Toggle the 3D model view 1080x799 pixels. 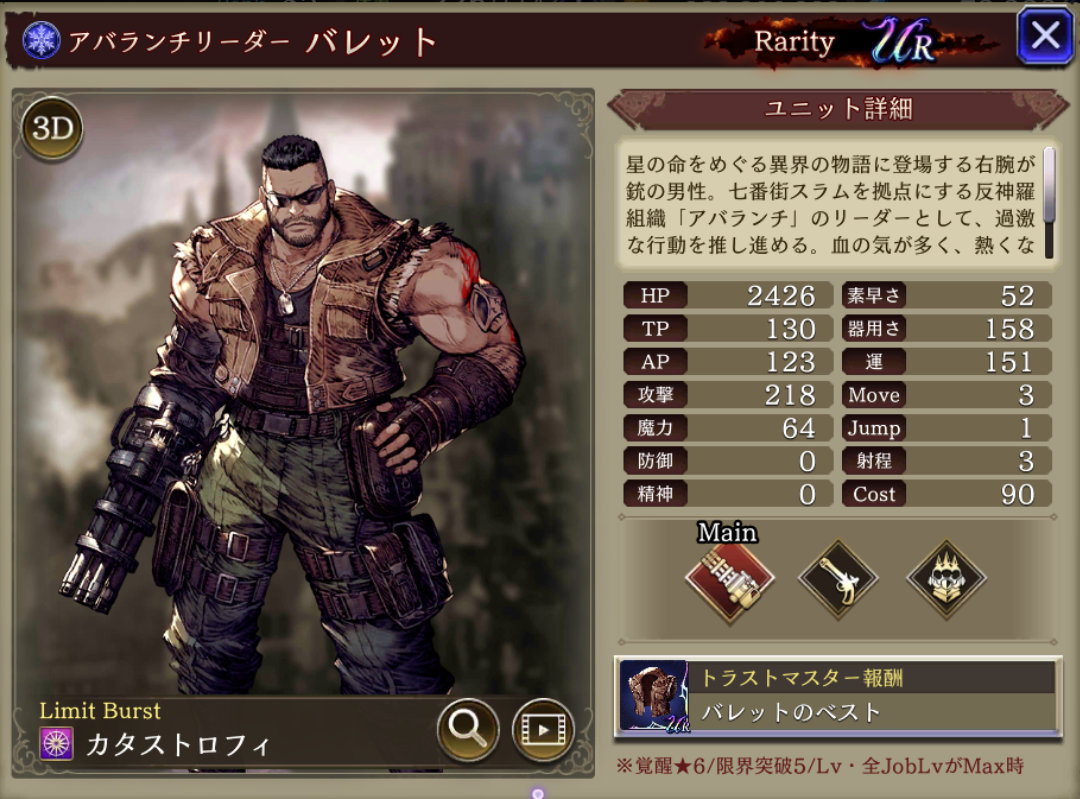coord(52,129)
